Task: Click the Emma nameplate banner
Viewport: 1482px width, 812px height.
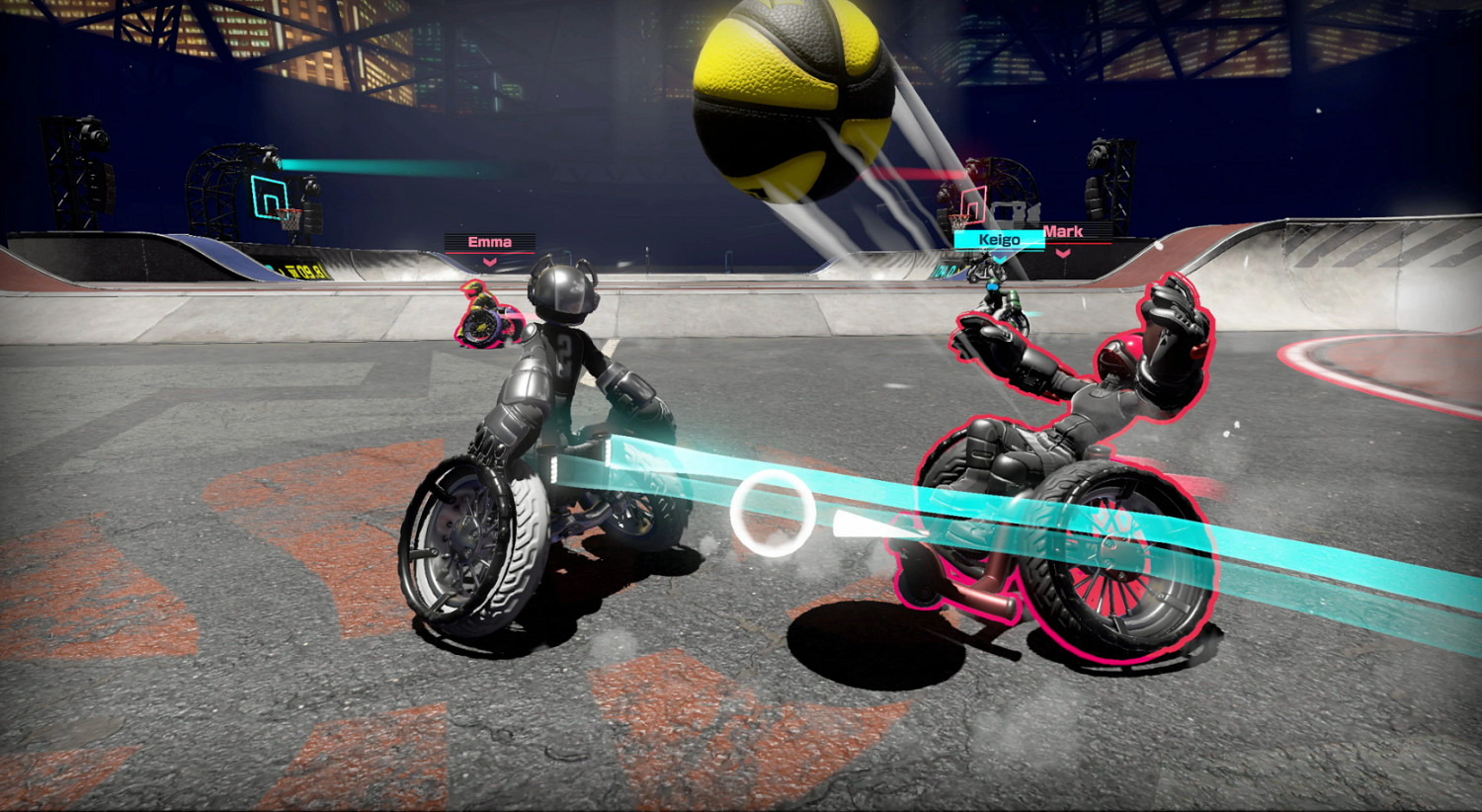Action: point(488,241)
